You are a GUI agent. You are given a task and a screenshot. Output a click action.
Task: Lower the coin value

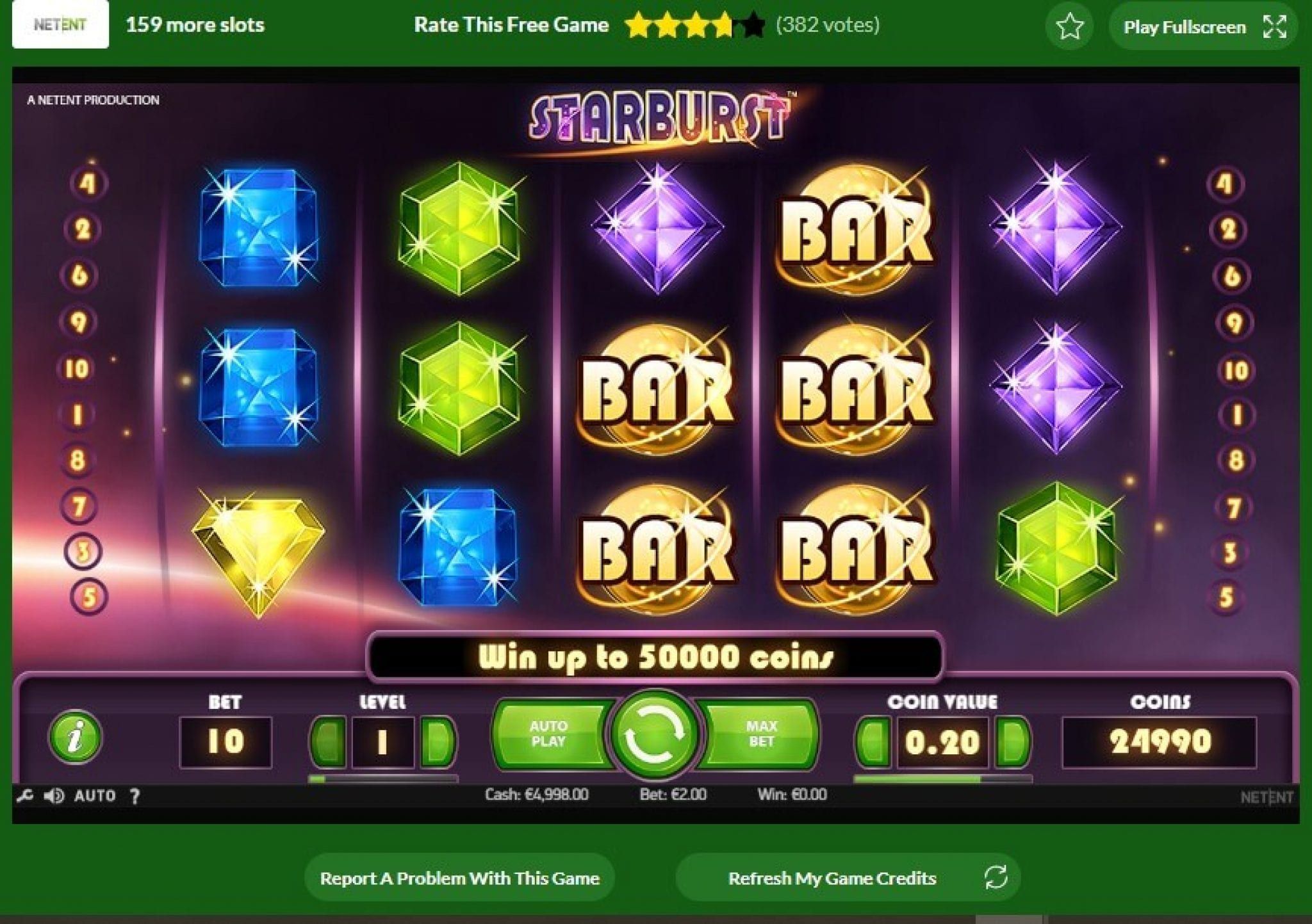pyautogui.click(x=874, y=742)
